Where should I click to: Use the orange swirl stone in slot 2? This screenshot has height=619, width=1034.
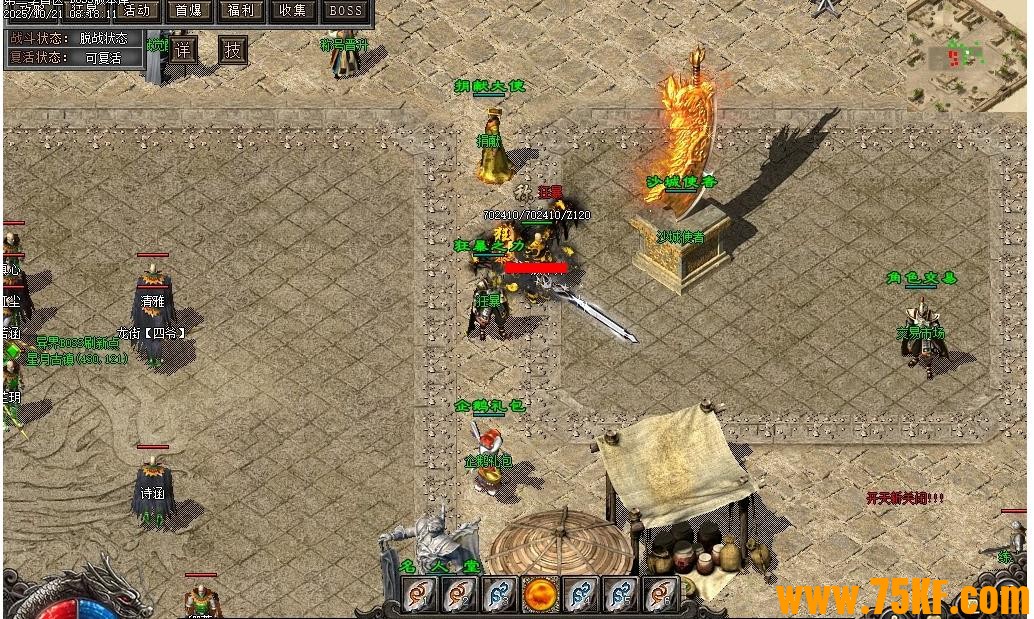point(460,595)
